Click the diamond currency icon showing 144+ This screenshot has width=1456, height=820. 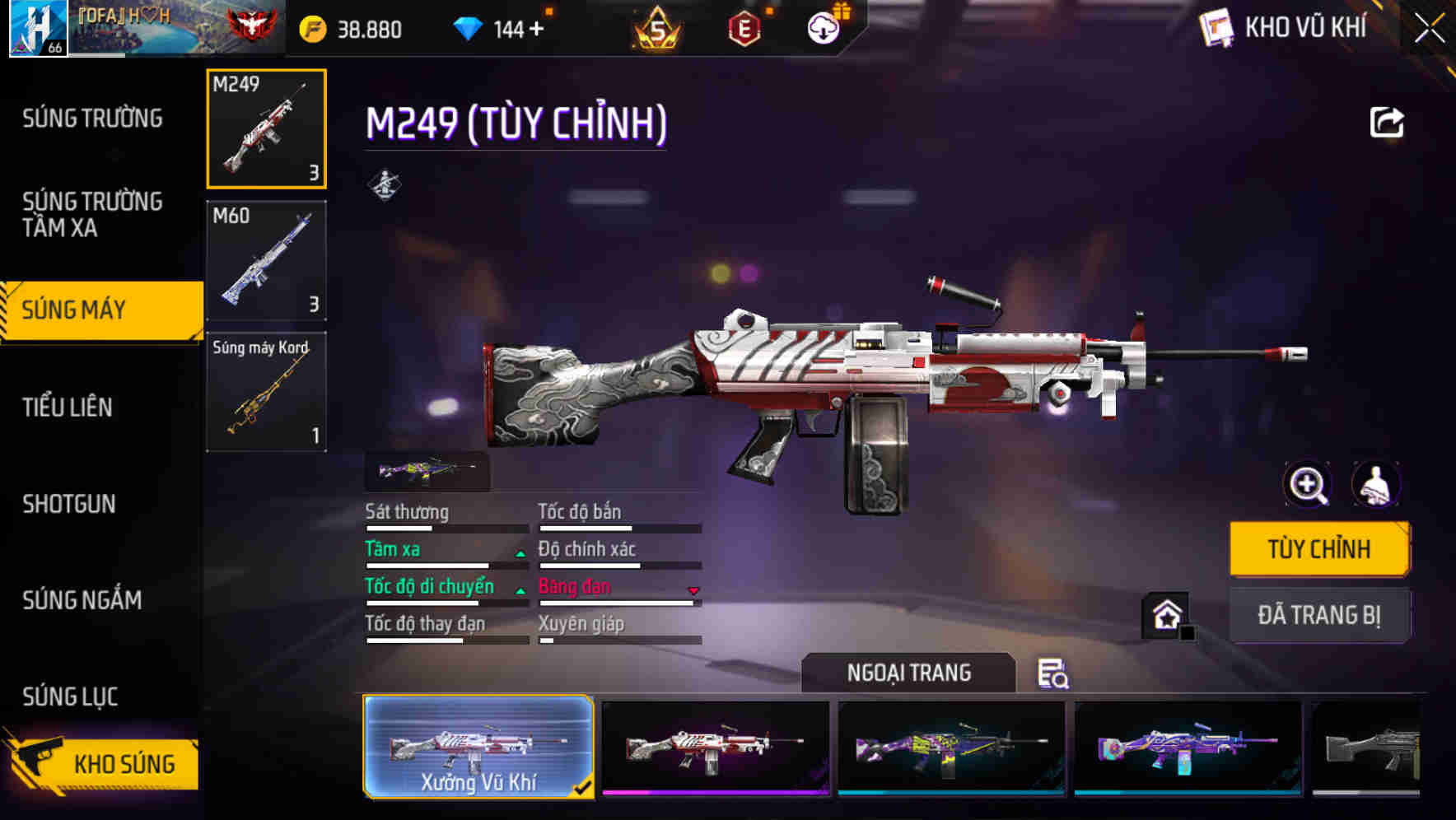coord(468,27)
